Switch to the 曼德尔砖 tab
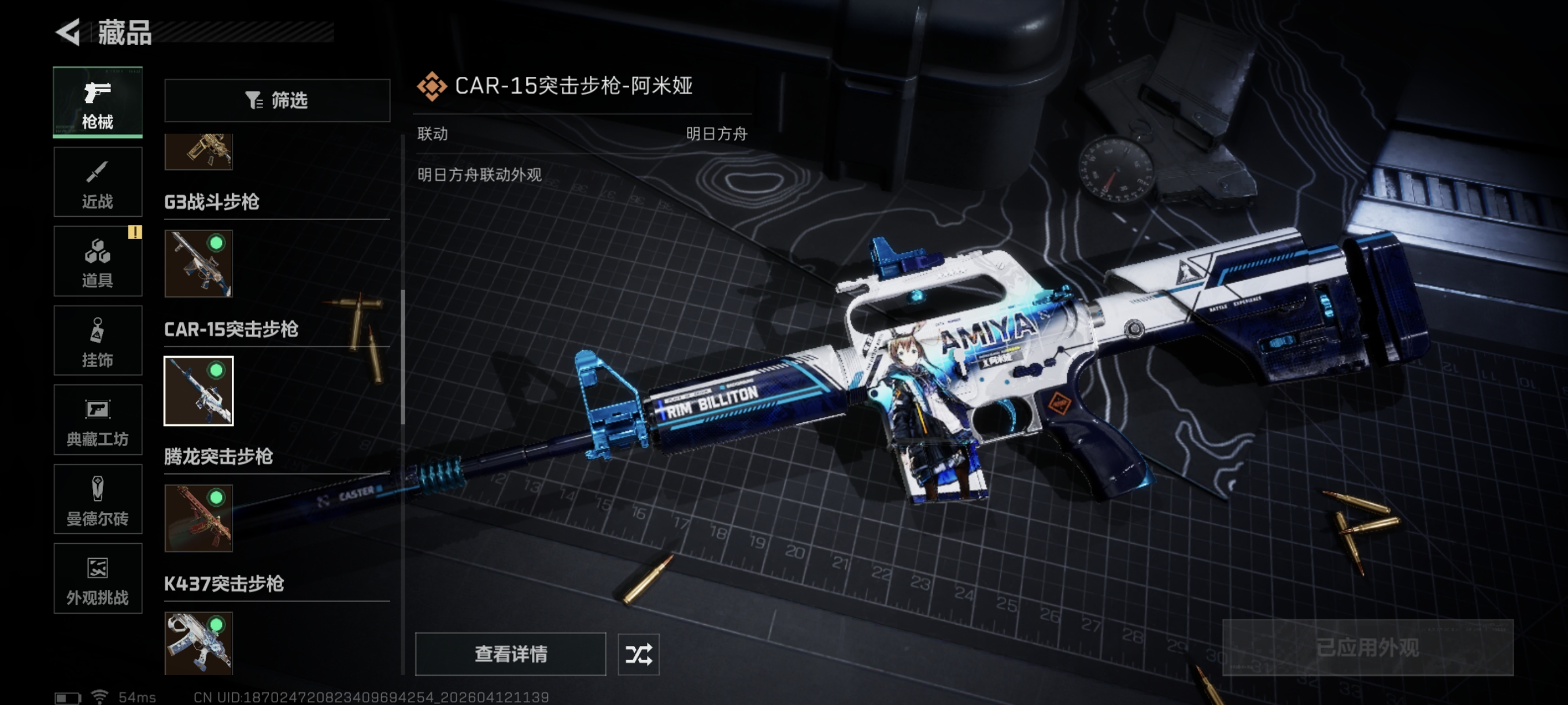Screen dimensions: 1568x705 tap(97, 499)
